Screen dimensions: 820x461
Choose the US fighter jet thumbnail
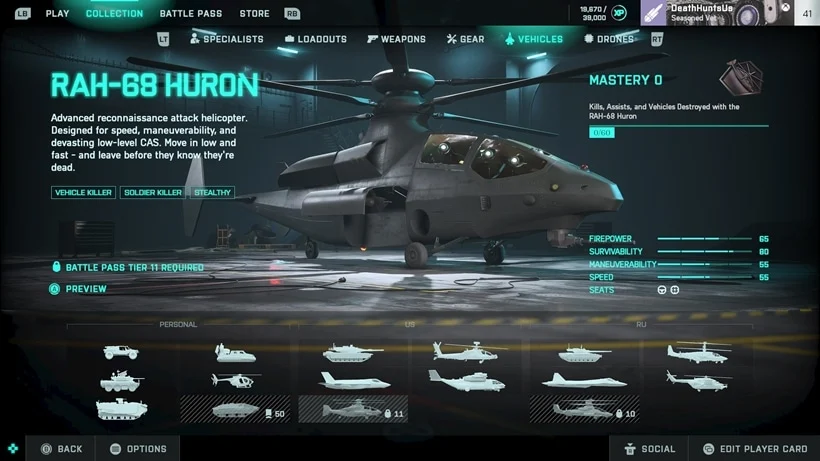point(351,380)
